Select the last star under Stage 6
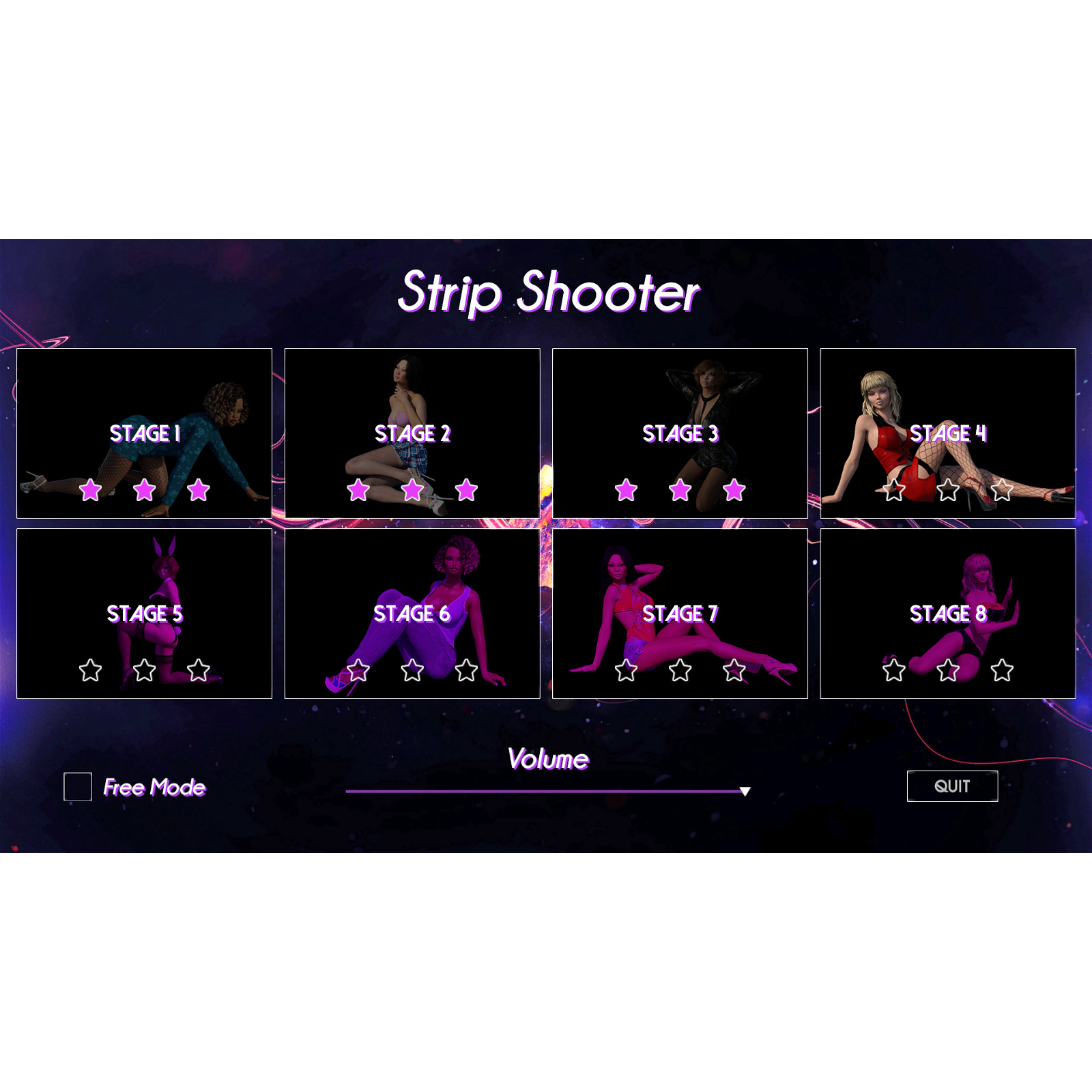1092x1092 pixels. point(467,672)
